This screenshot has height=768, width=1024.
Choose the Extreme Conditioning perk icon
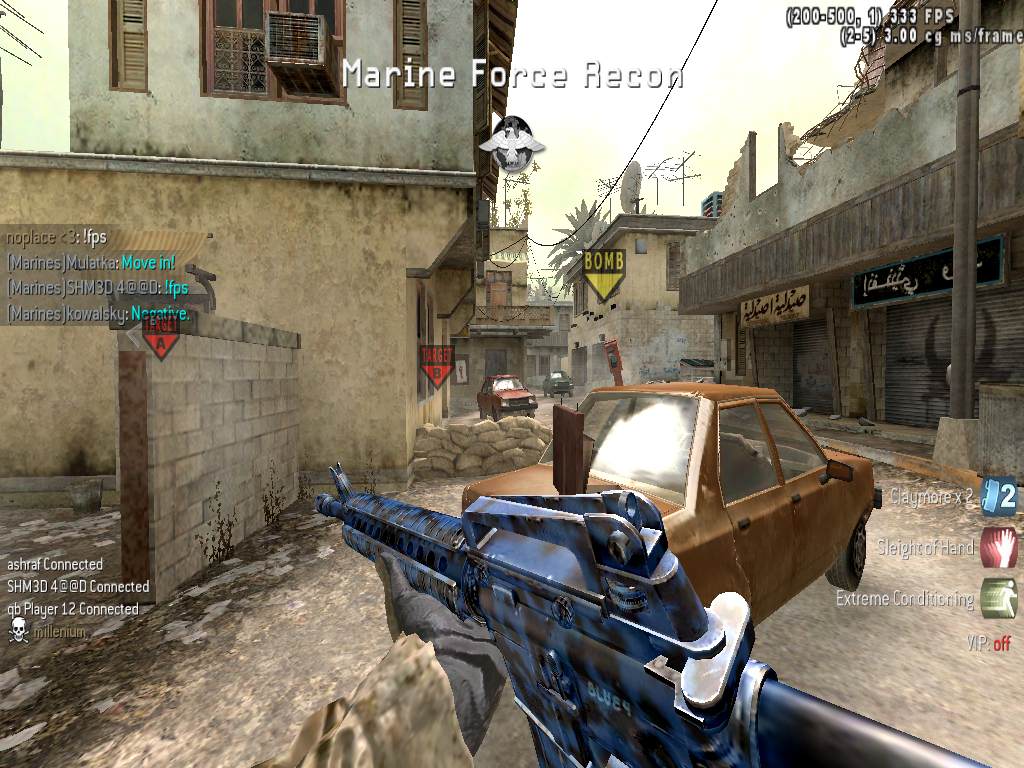999,598
